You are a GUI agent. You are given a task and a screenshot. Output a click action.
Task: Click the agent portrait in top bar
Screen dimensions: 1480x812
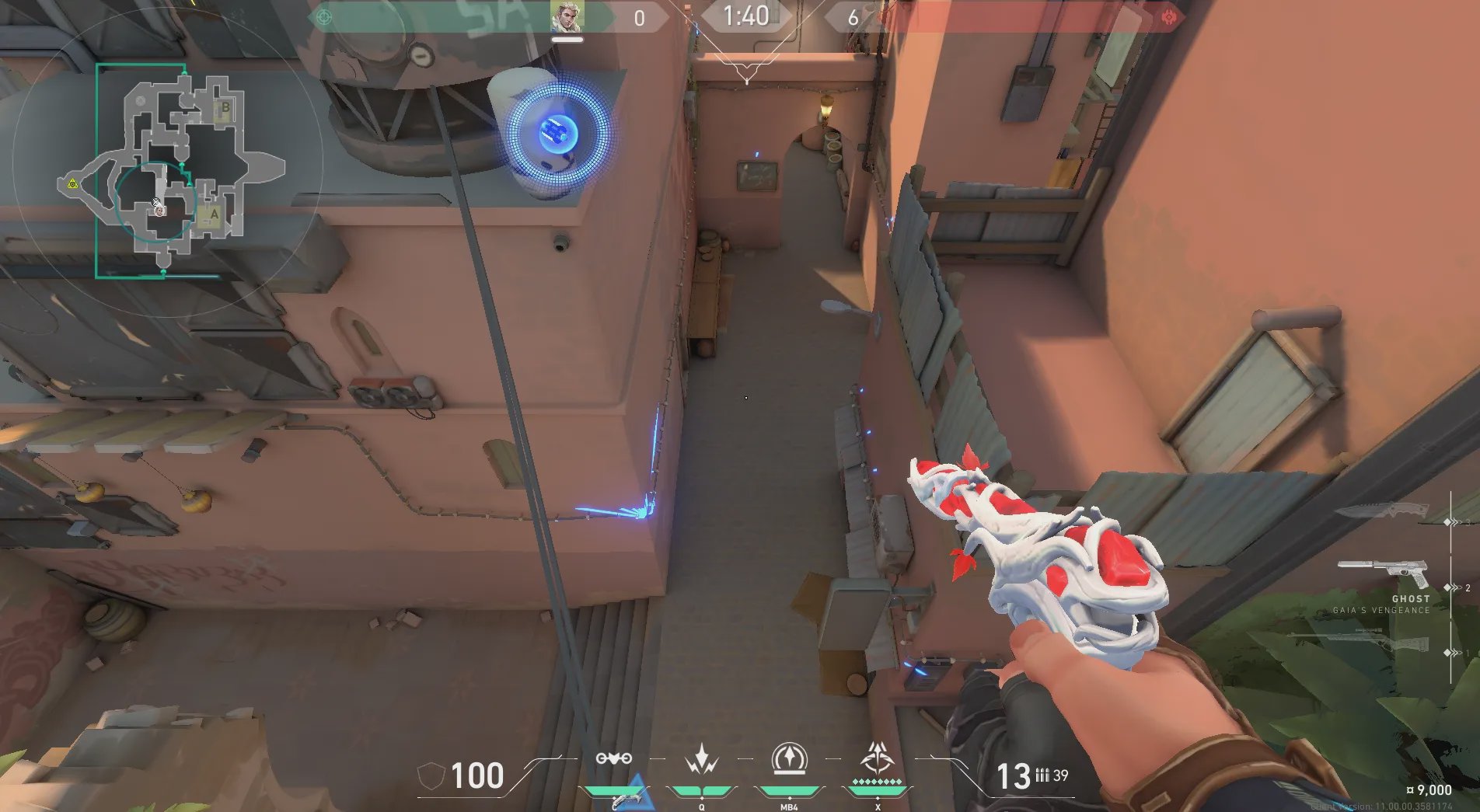point(567,17)
